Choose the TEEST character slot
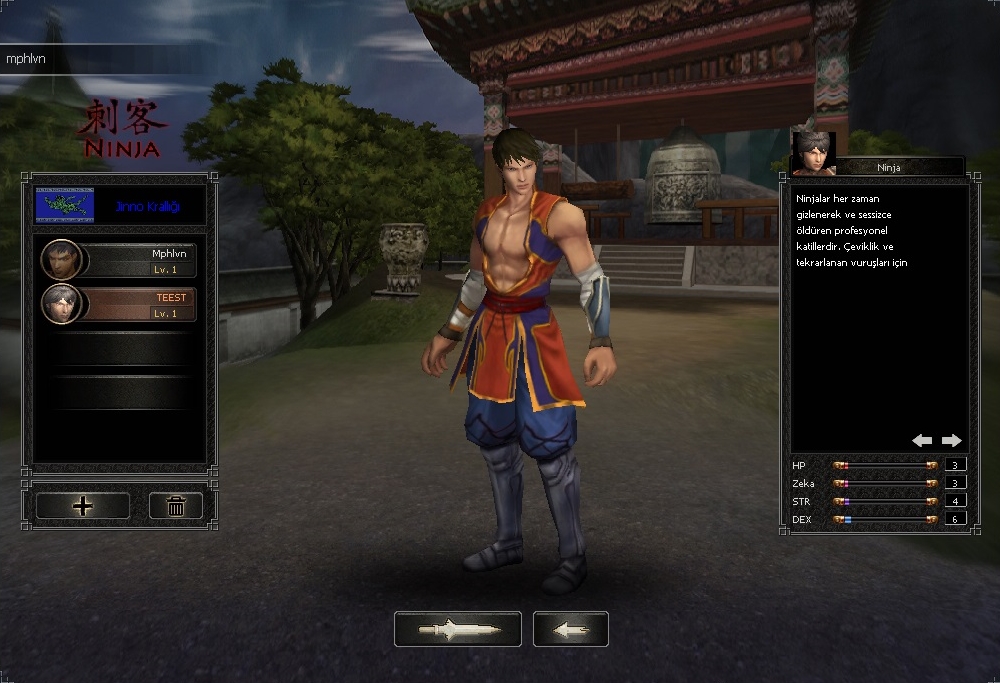Screen dimensions: 1000x683 (119, 304)
